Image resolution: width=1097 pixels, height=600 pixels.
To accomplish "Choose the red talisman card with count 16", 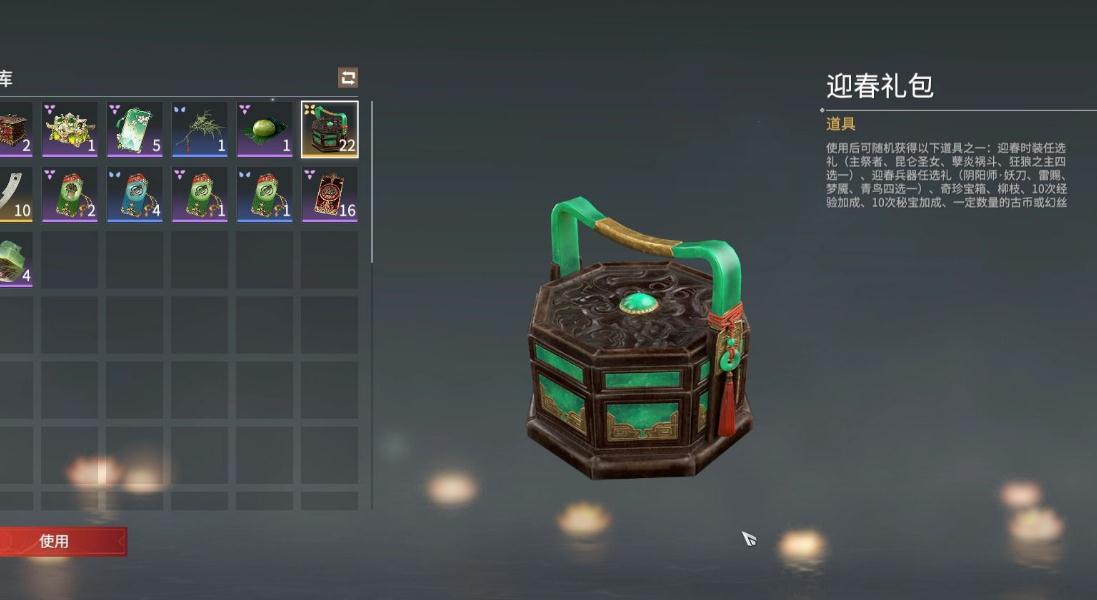I will point(330,194).
